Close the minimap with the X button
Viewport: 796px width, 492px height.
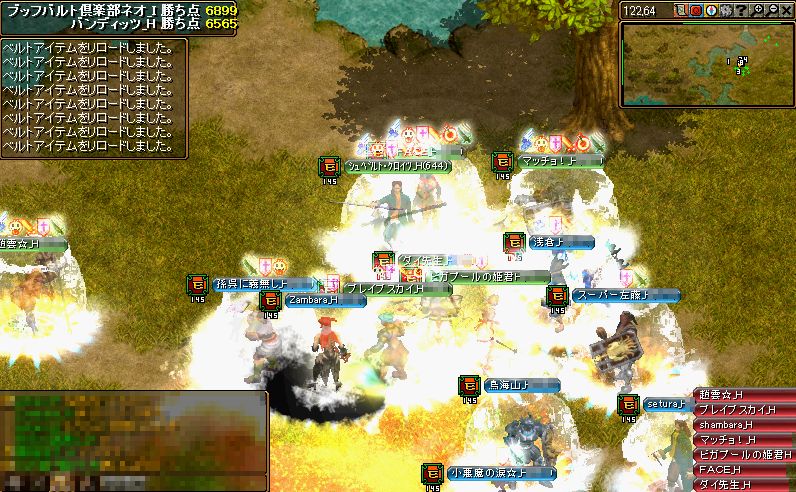click(x=787, y=10)
